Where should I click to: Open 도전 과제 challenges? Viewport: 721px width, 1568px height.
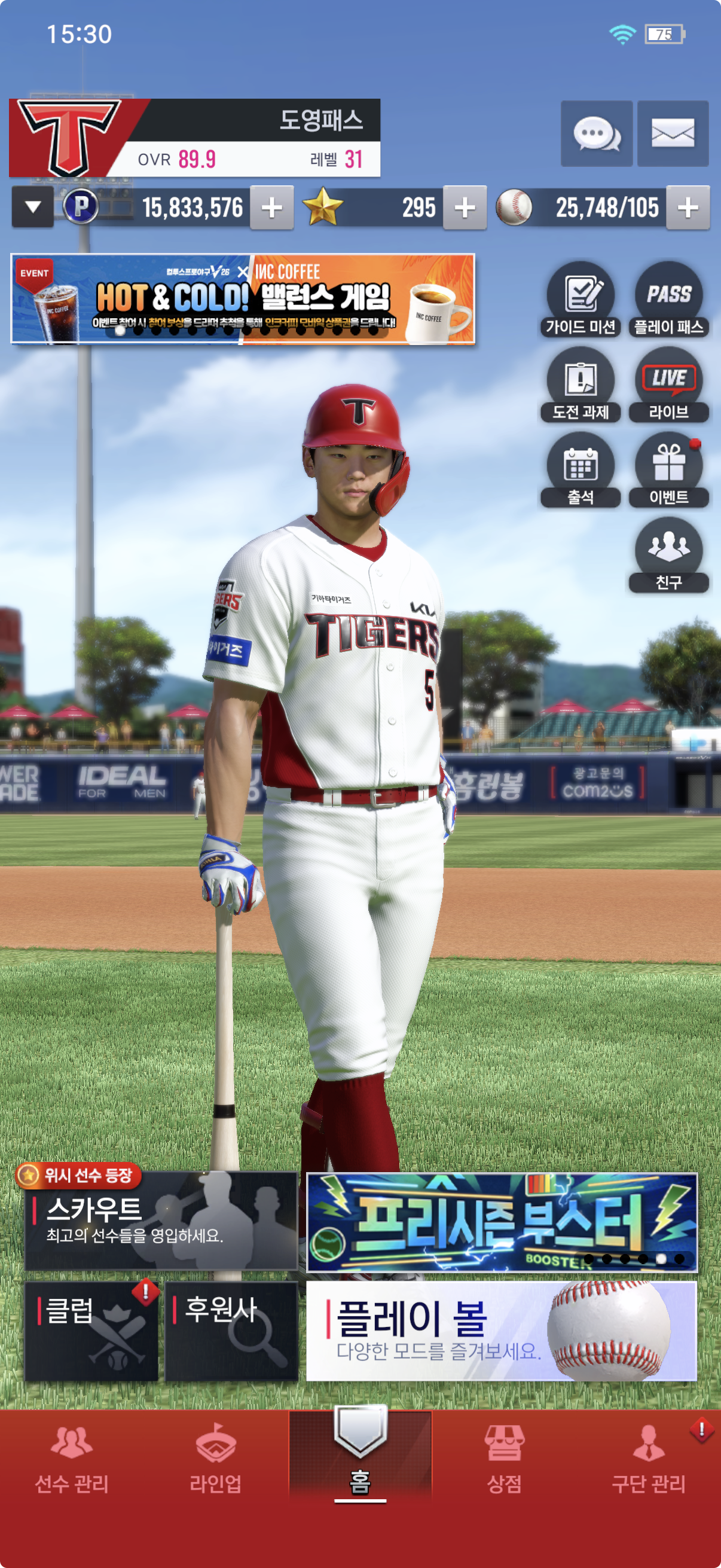click(581, 385)
